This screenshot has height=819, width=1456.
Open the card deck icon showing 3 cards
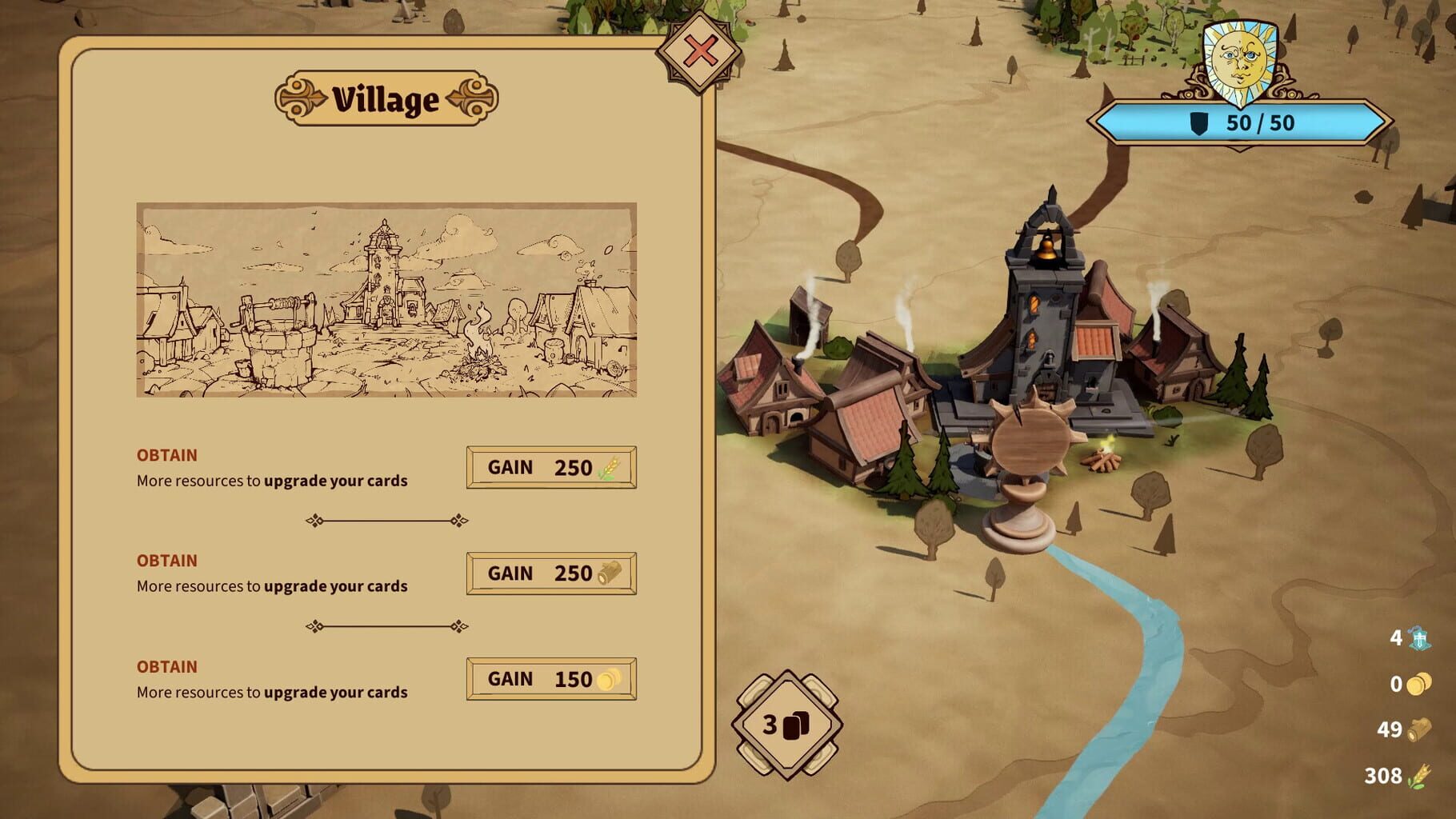click(x=789, y=726)
